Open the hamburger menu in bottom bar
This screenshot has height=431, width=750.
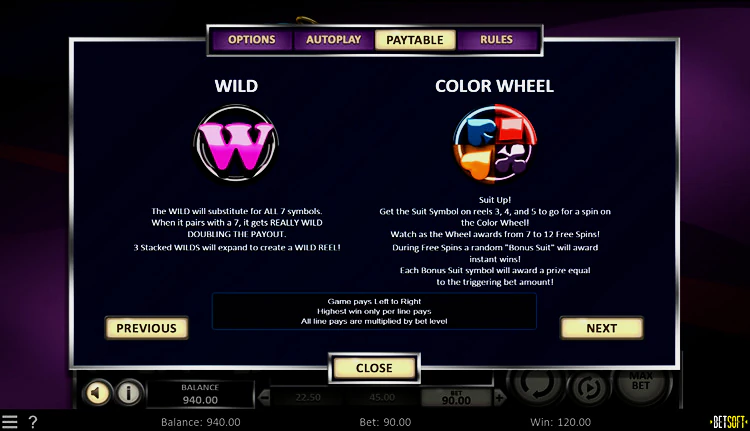click(10, 422)
